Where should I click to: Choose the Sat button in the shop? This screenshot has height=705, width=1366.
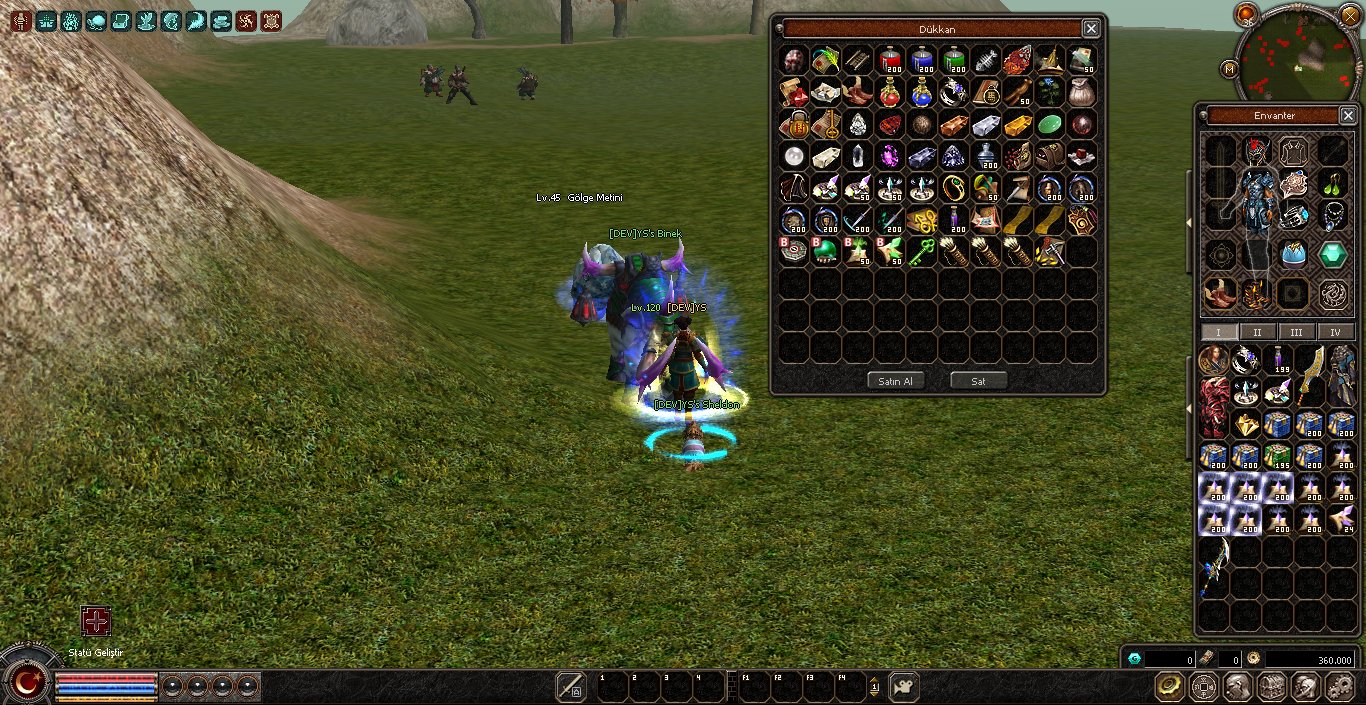978,381
